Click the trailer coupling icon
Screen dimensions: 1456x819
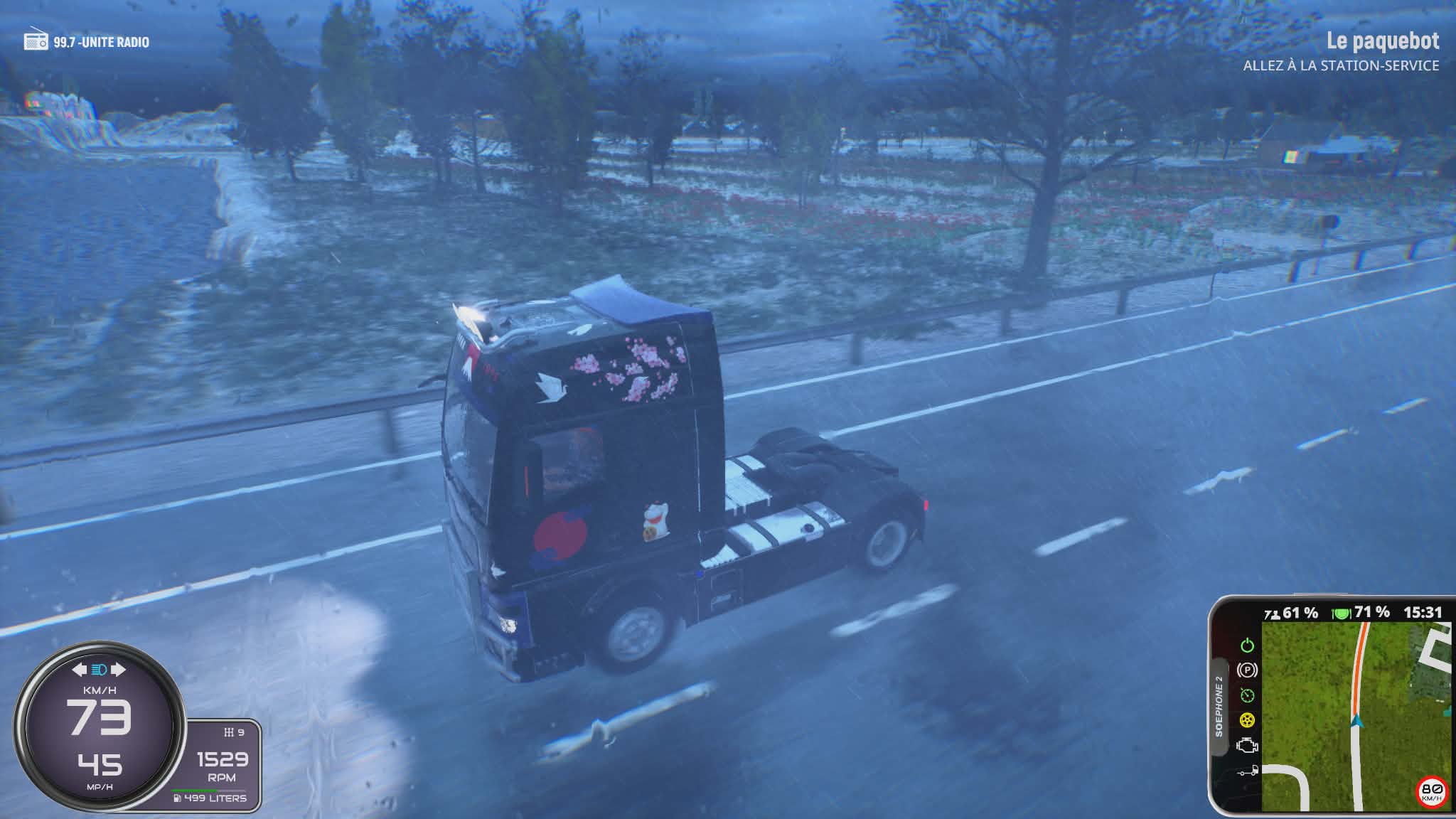(x=1247, y=771)
